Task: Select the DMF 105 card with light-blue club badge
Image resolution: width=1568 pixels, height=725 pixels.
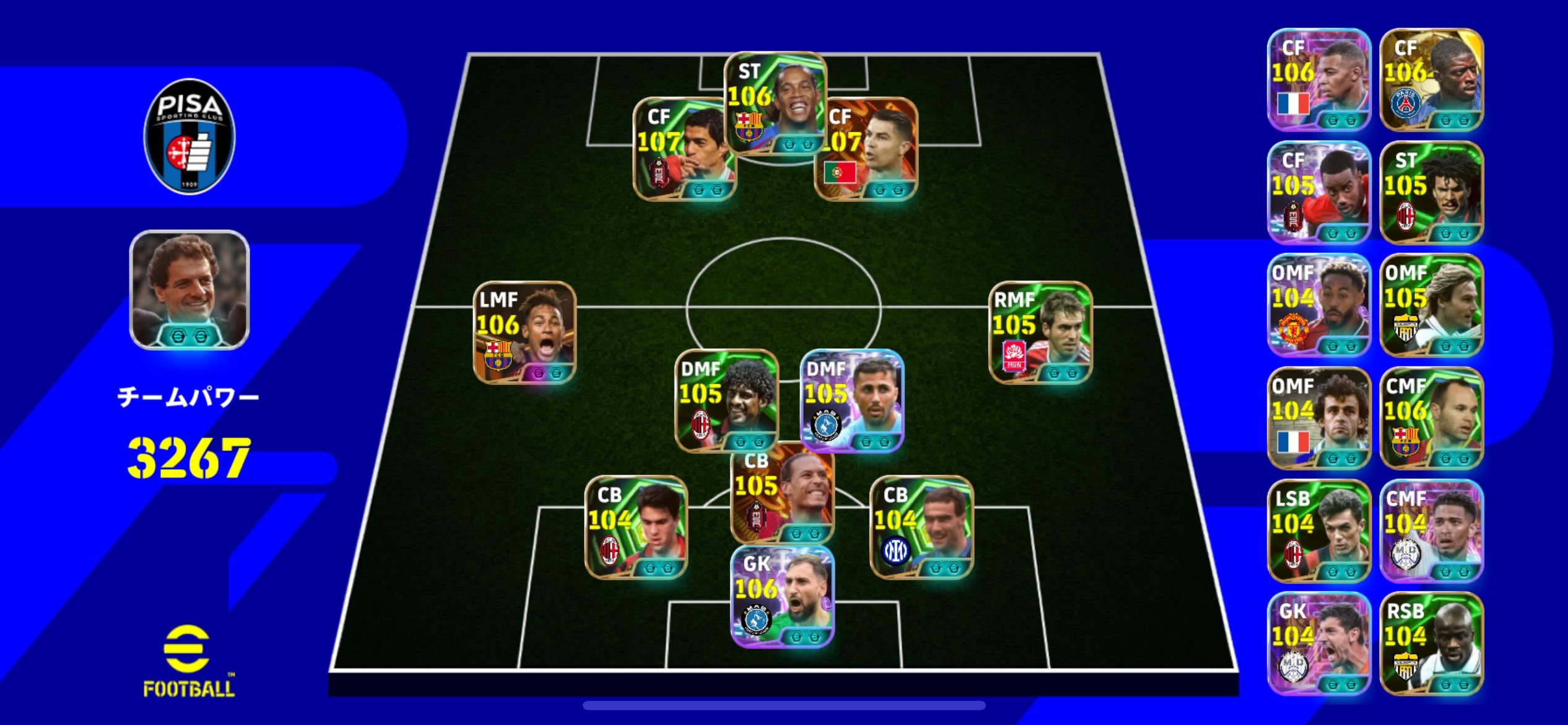Action: (852, 400)
